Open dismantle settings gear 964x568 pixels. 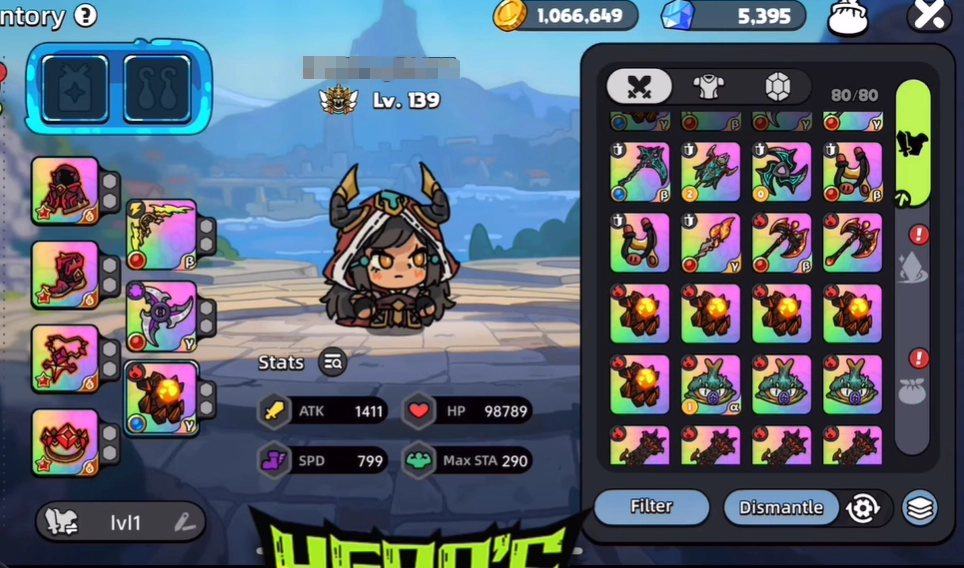pyautogui.click(x=862, y=508)
